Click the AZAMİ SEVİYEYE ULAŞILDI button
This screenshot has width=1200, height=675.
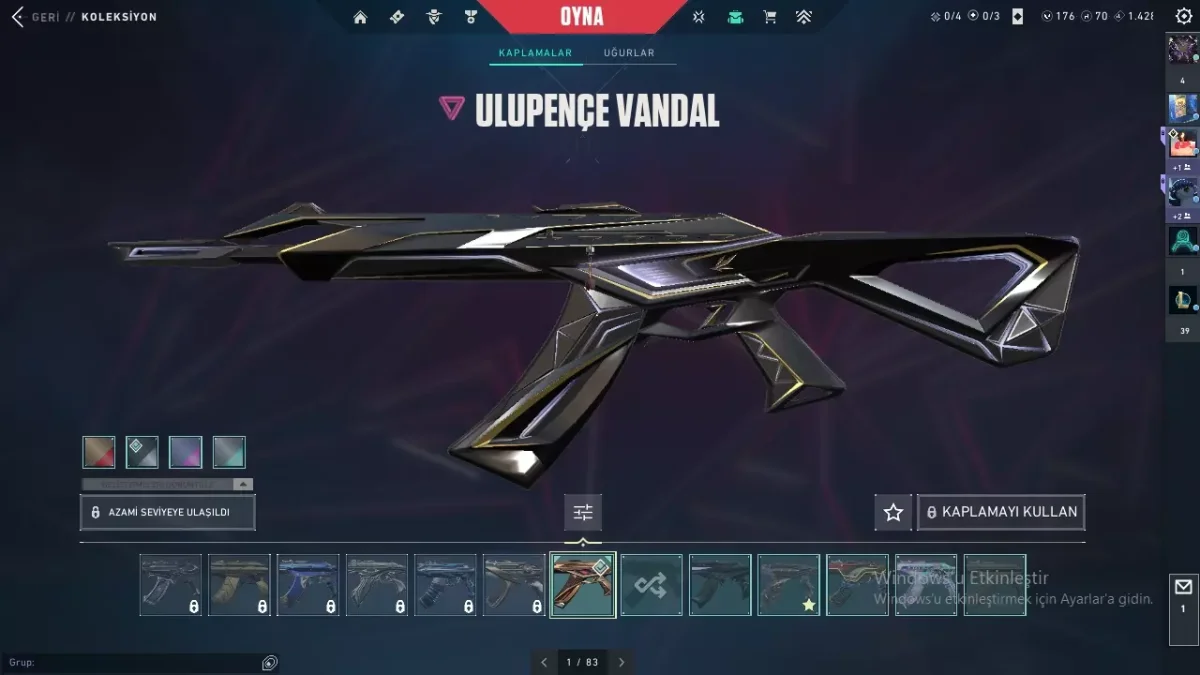click(x=168, y=512)
